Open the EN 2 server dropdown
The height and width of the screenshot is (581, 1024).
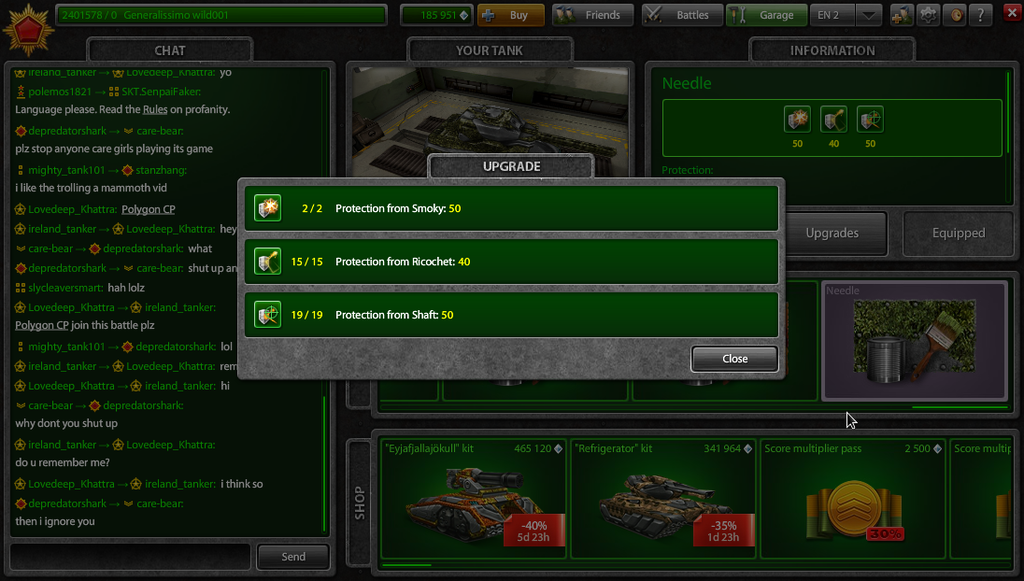tap(869, 15)
